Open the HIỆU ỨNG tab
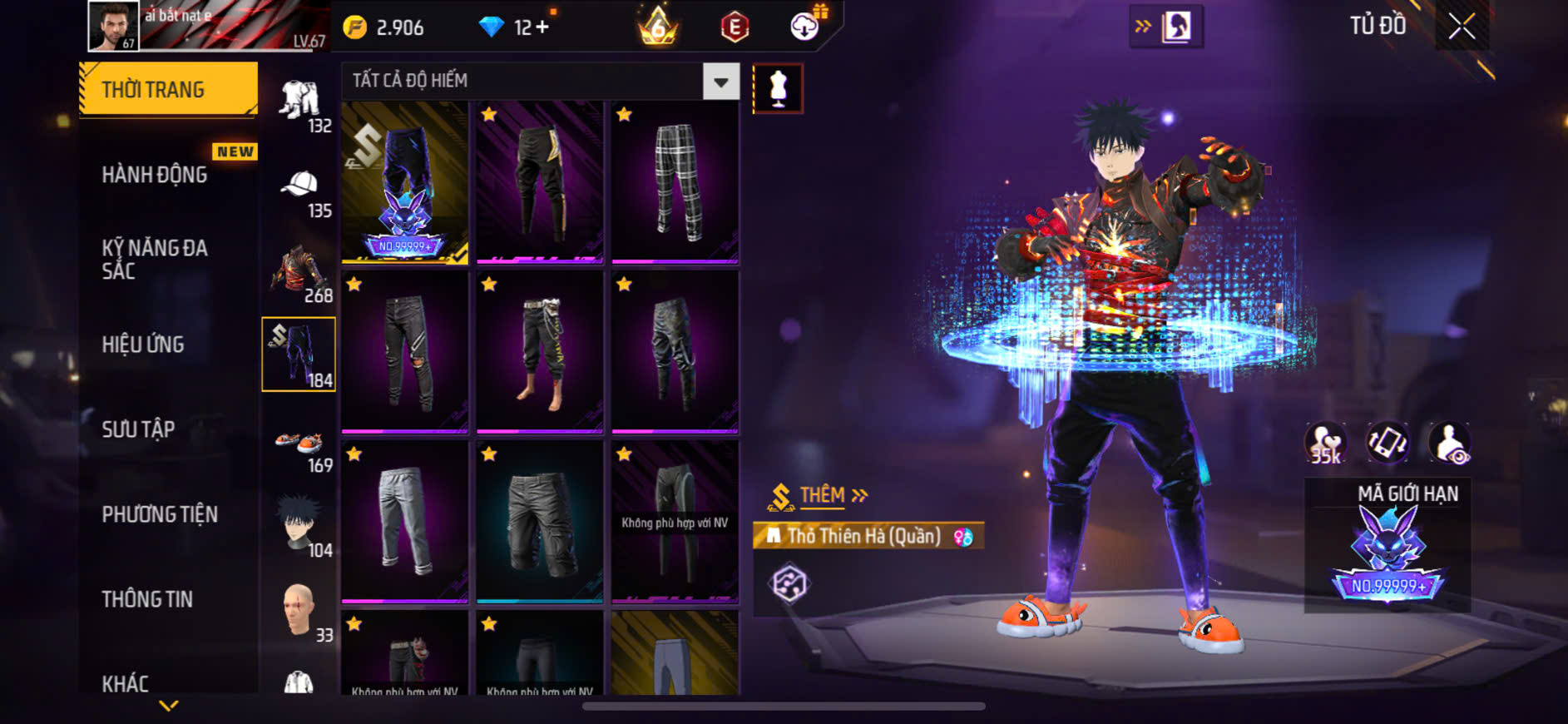 143,345
